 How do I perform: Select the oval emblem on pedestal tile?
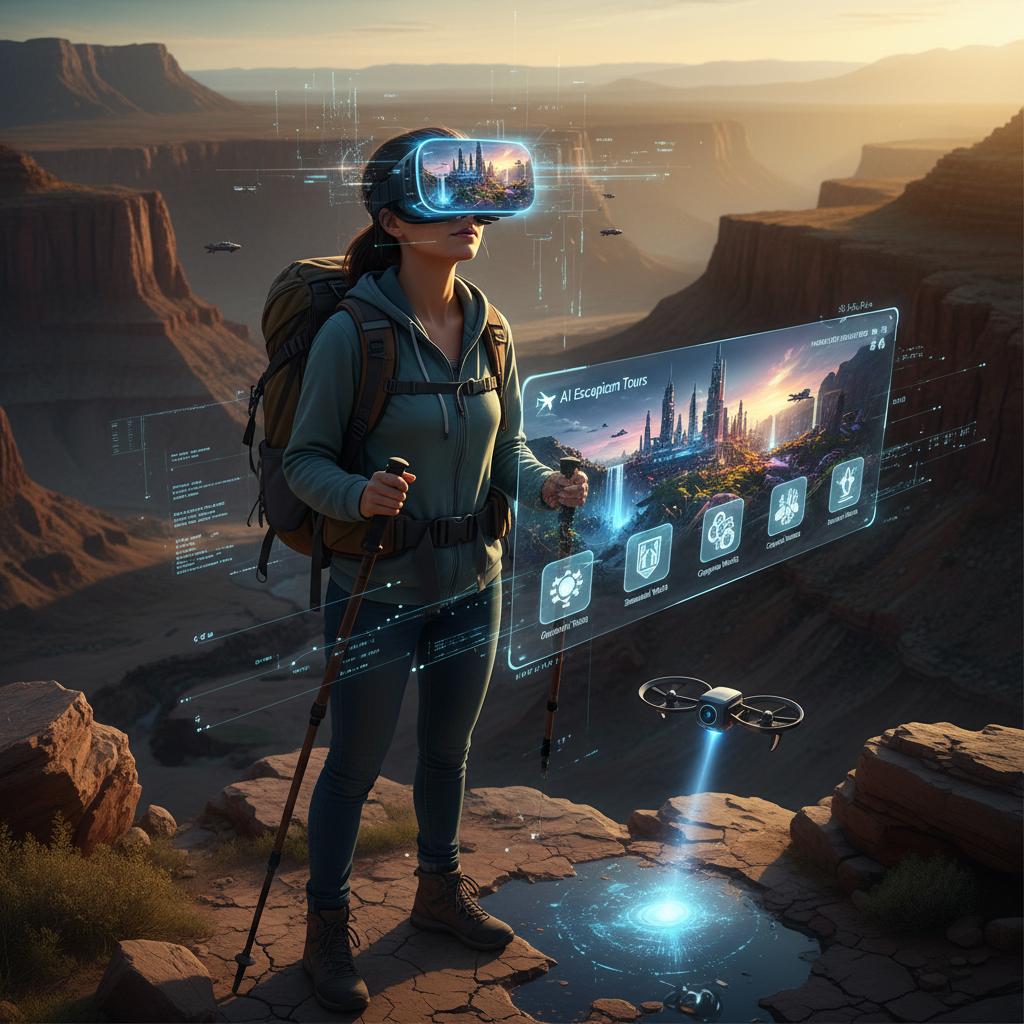coord(846,484)
